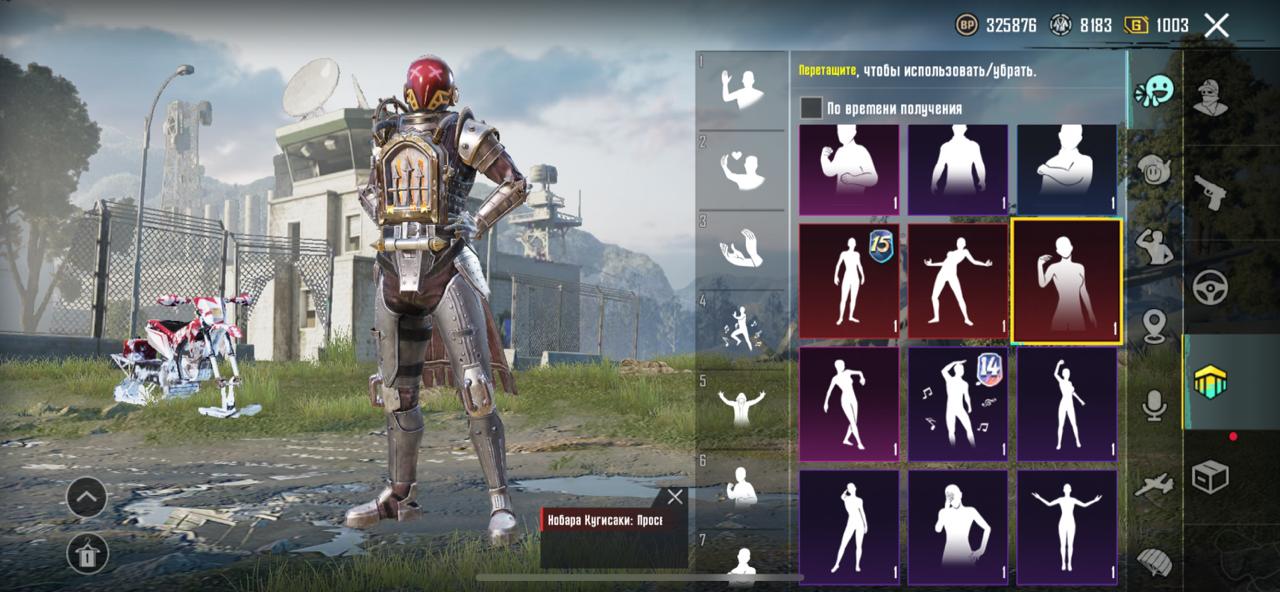Choose the music-note dance emote with the 14 badge
Image resolution: width=1280 pixels, height=592 pixels.
point(958,404)
